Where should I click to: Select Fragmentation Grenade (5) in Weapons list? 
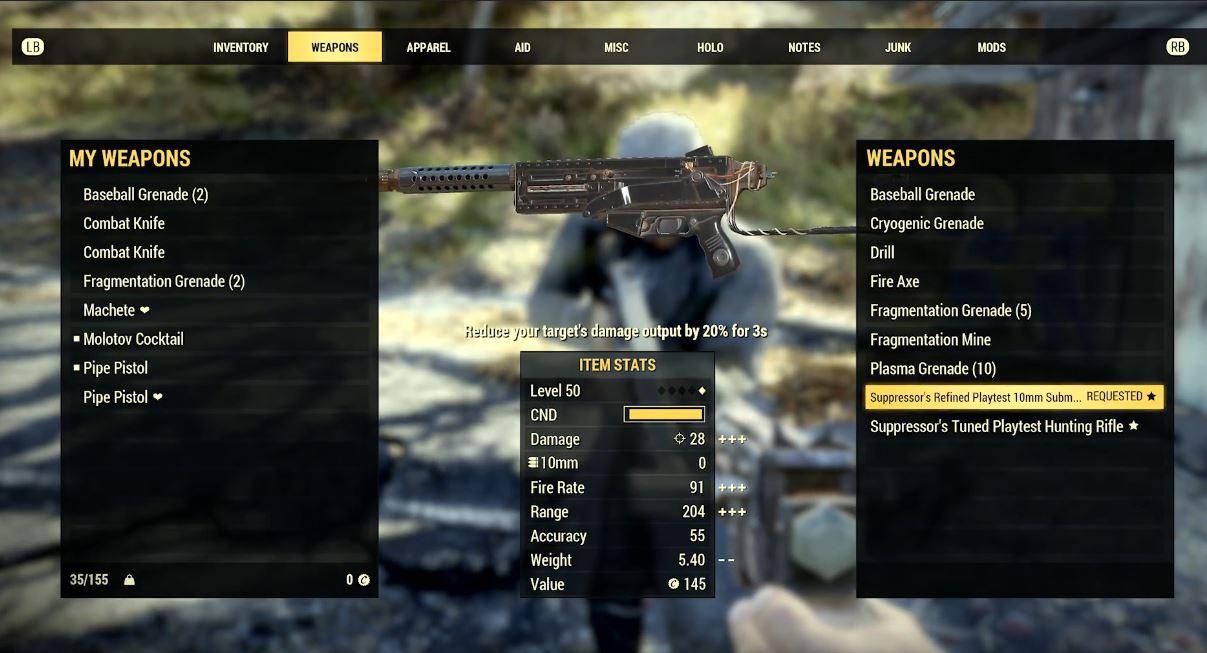pos(950,310)
